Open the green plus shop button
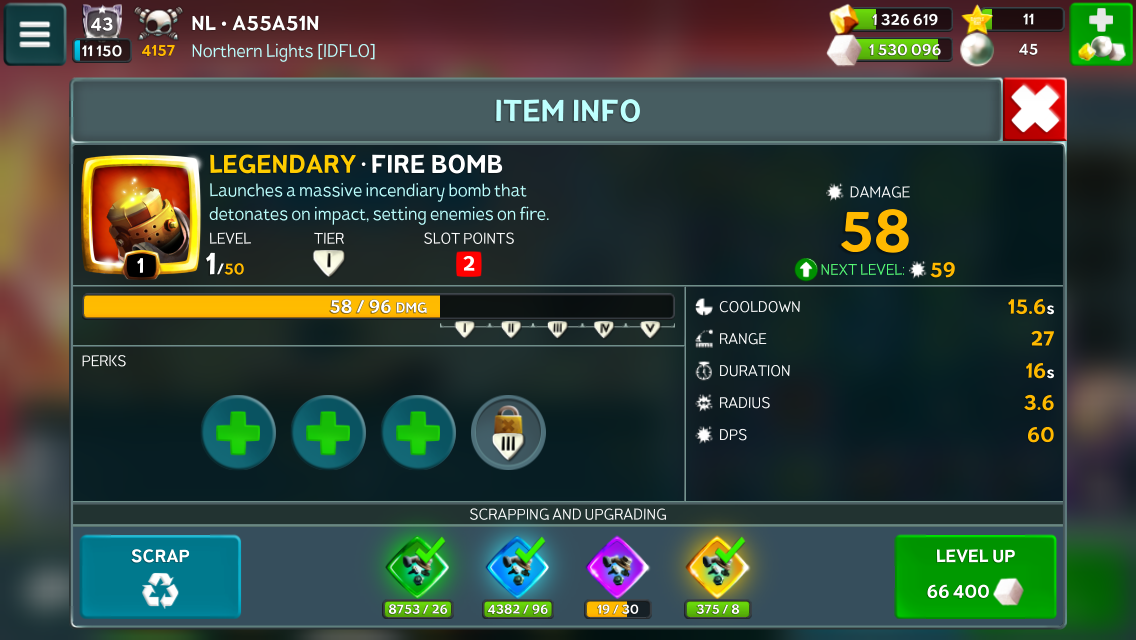1136x640 pixels. coord(1101,34)
